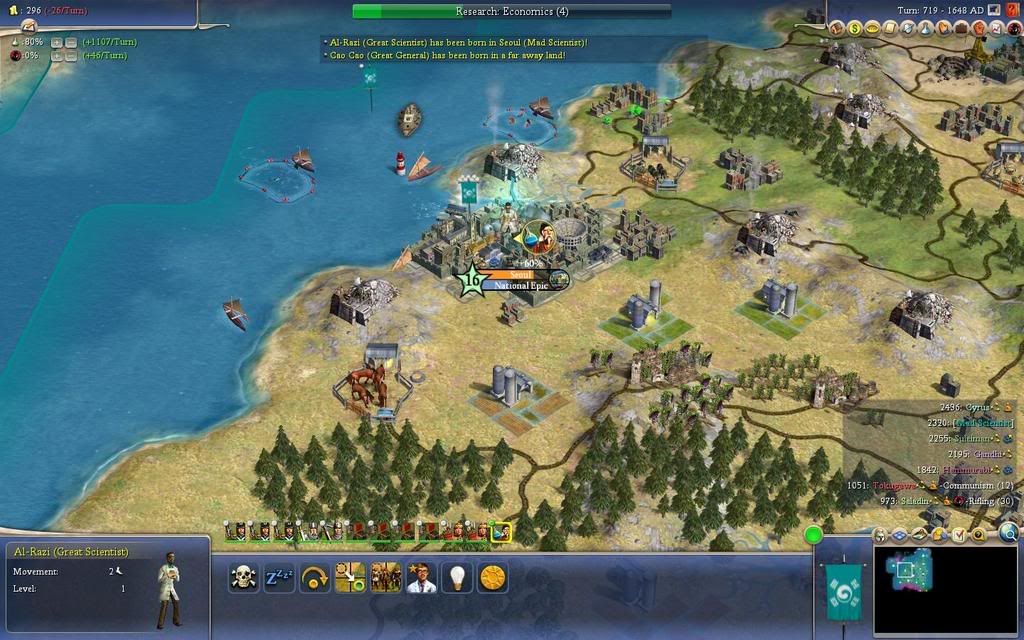Discover technology with the light bulb
Image resolution: width=1024 pixels, height=640 pixels.
[x=457, y=577]
